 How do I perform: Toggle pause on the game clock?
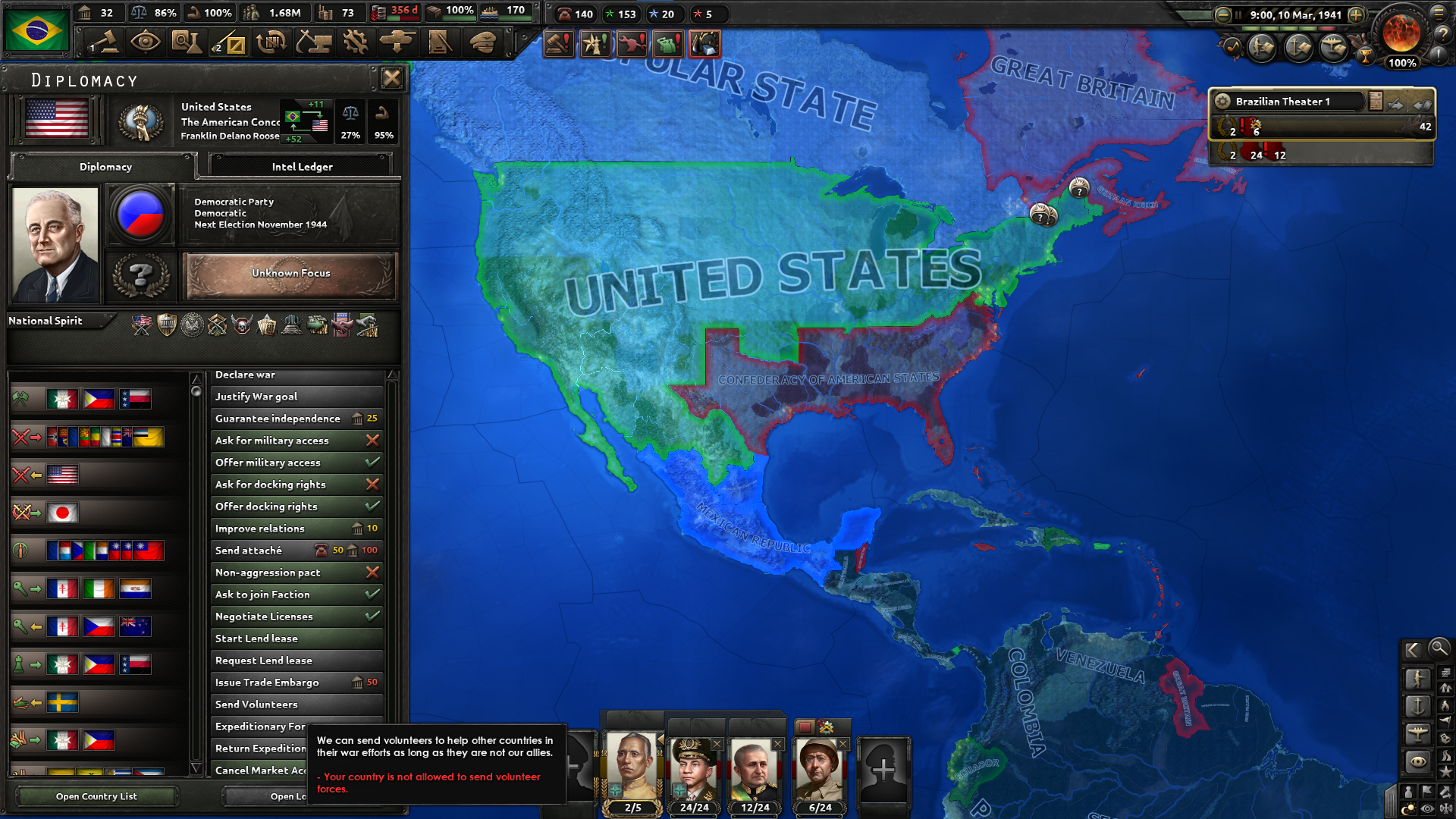tap(1238, 15)
